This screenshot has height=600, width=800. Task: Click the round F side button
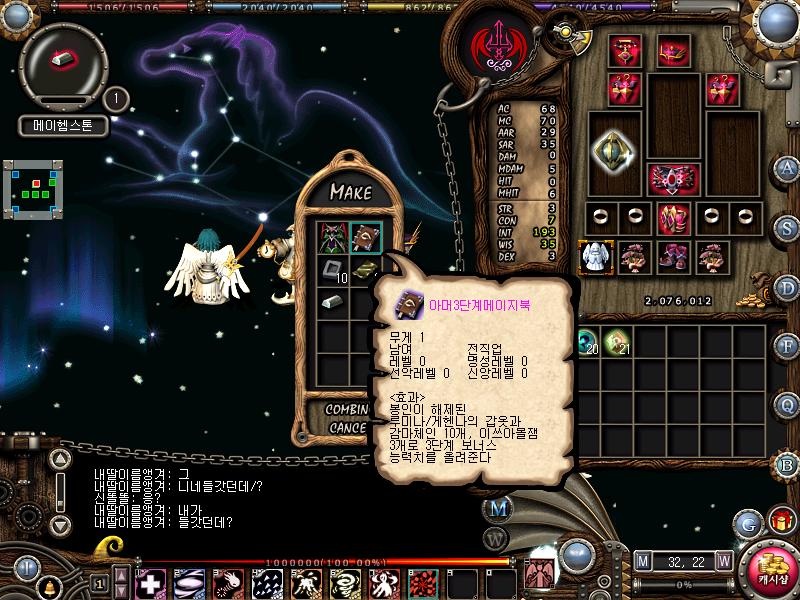click(787, 346)
